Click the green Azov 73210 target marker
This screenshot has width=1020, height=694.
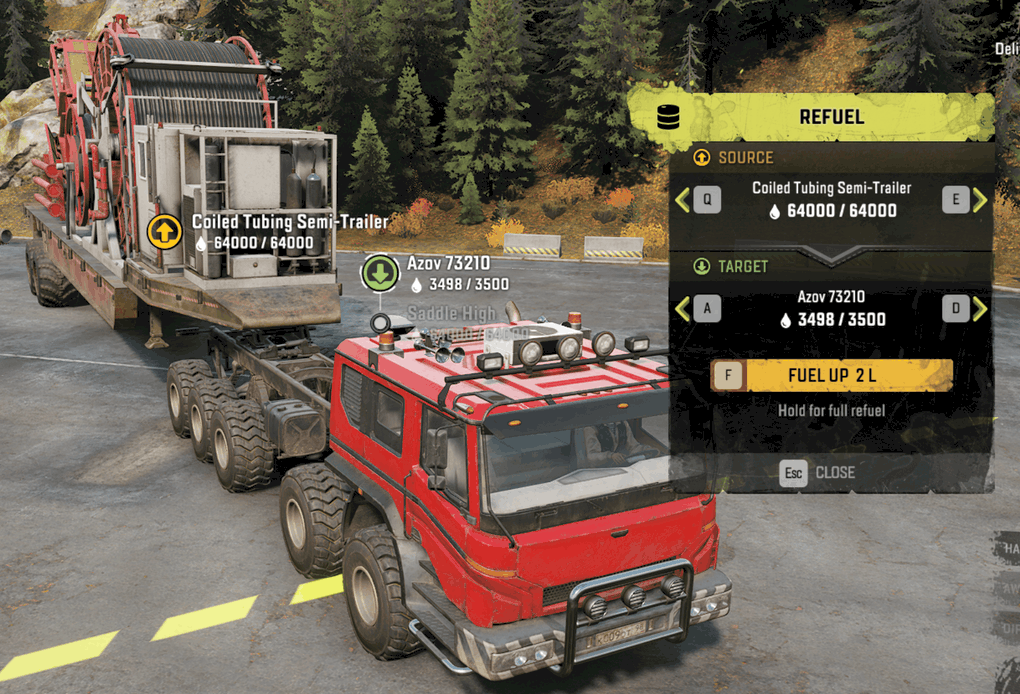380,273
